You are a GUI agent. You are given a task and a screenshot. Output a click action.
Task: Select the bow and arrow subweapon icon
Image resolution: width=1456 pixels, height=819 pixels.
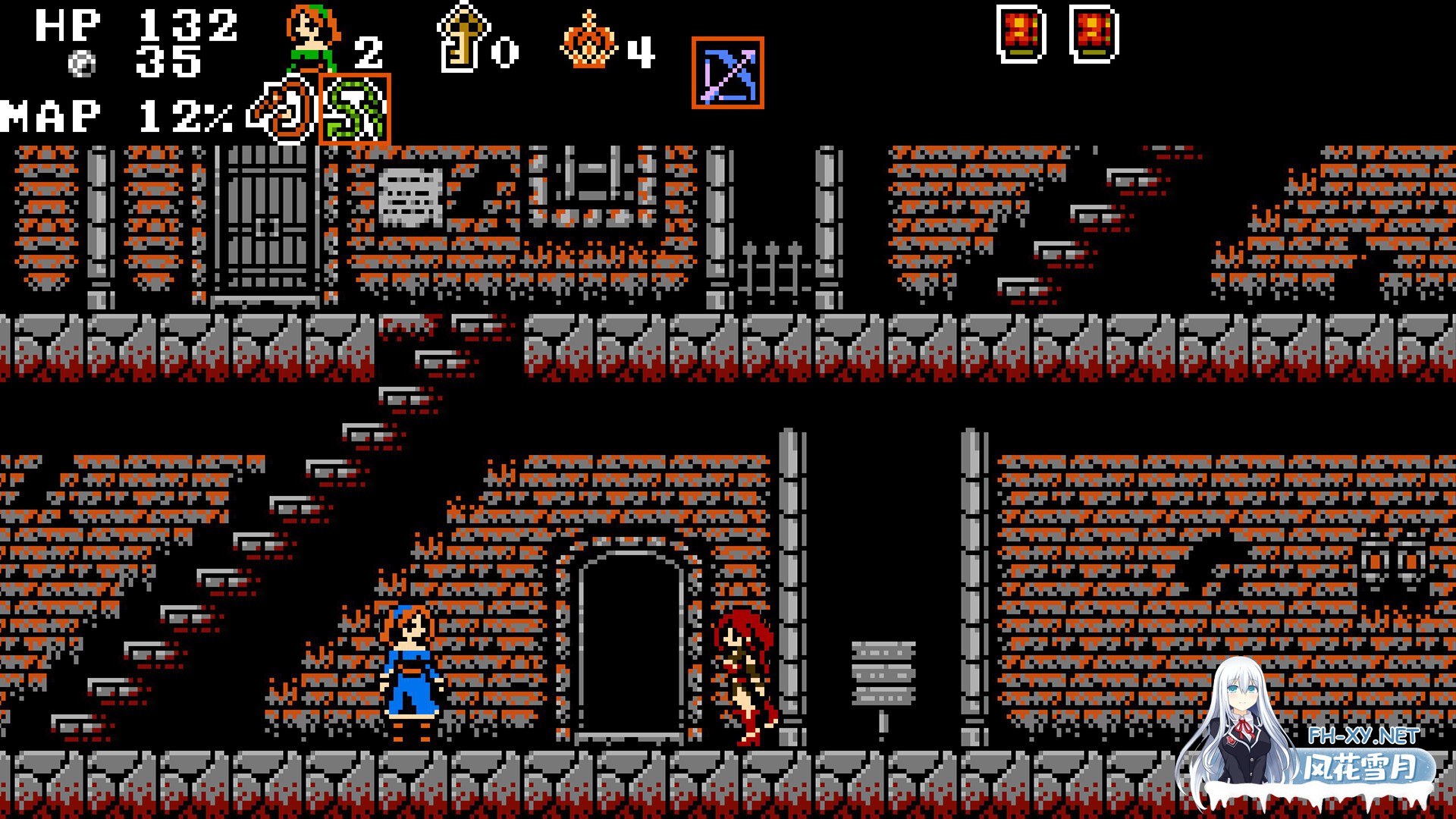(x=727, y=73)
